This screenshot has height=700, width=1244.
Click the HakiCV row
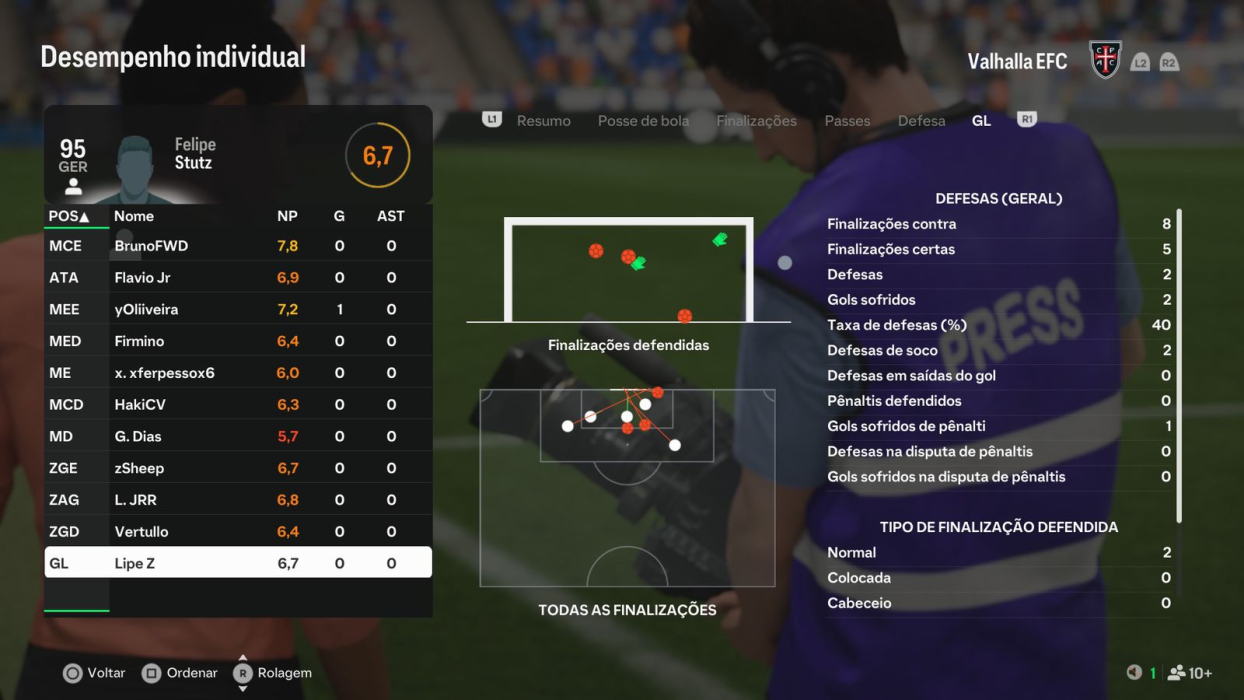[x=238, y=405]
